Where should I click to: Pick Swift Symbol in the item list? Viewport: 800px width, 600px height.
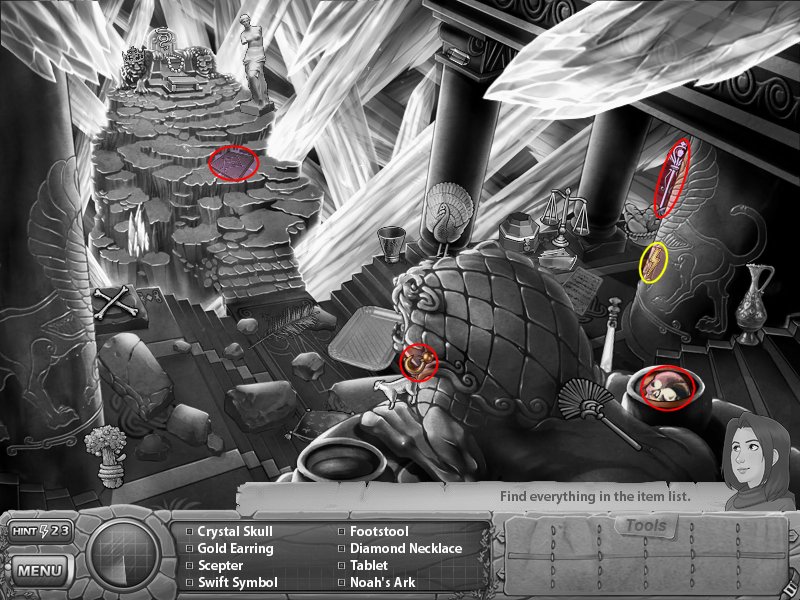[x=237, y=582]
